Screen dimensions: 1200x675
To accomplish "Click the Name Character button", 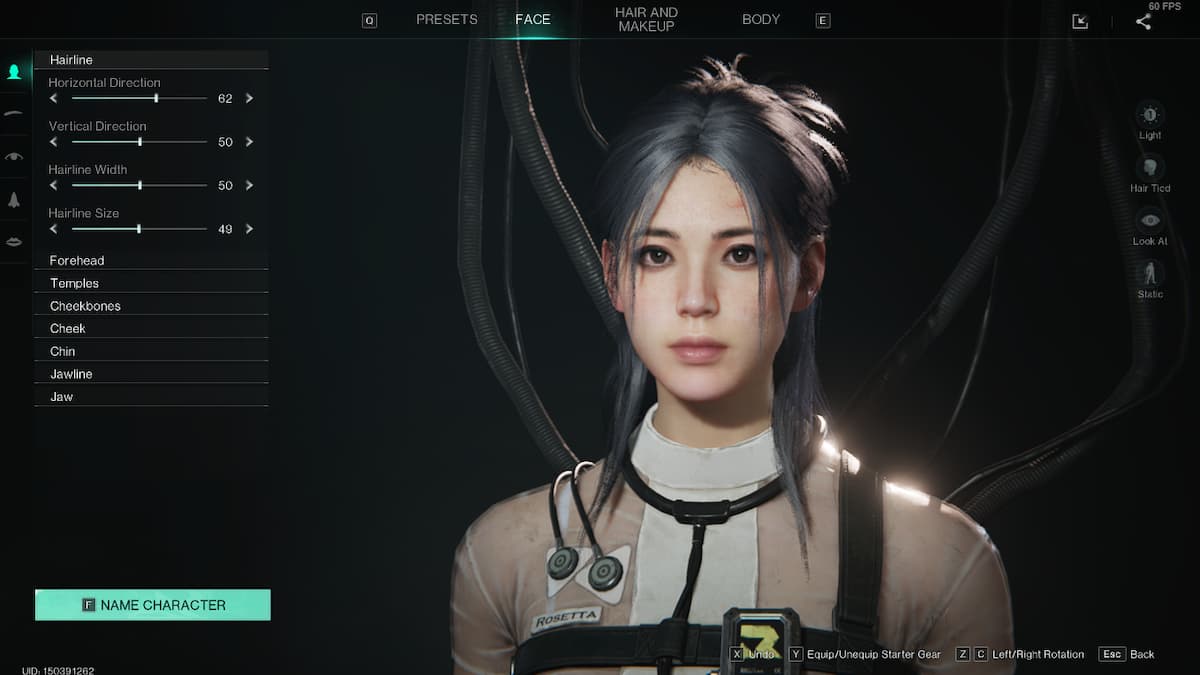I will pos(153,605).
